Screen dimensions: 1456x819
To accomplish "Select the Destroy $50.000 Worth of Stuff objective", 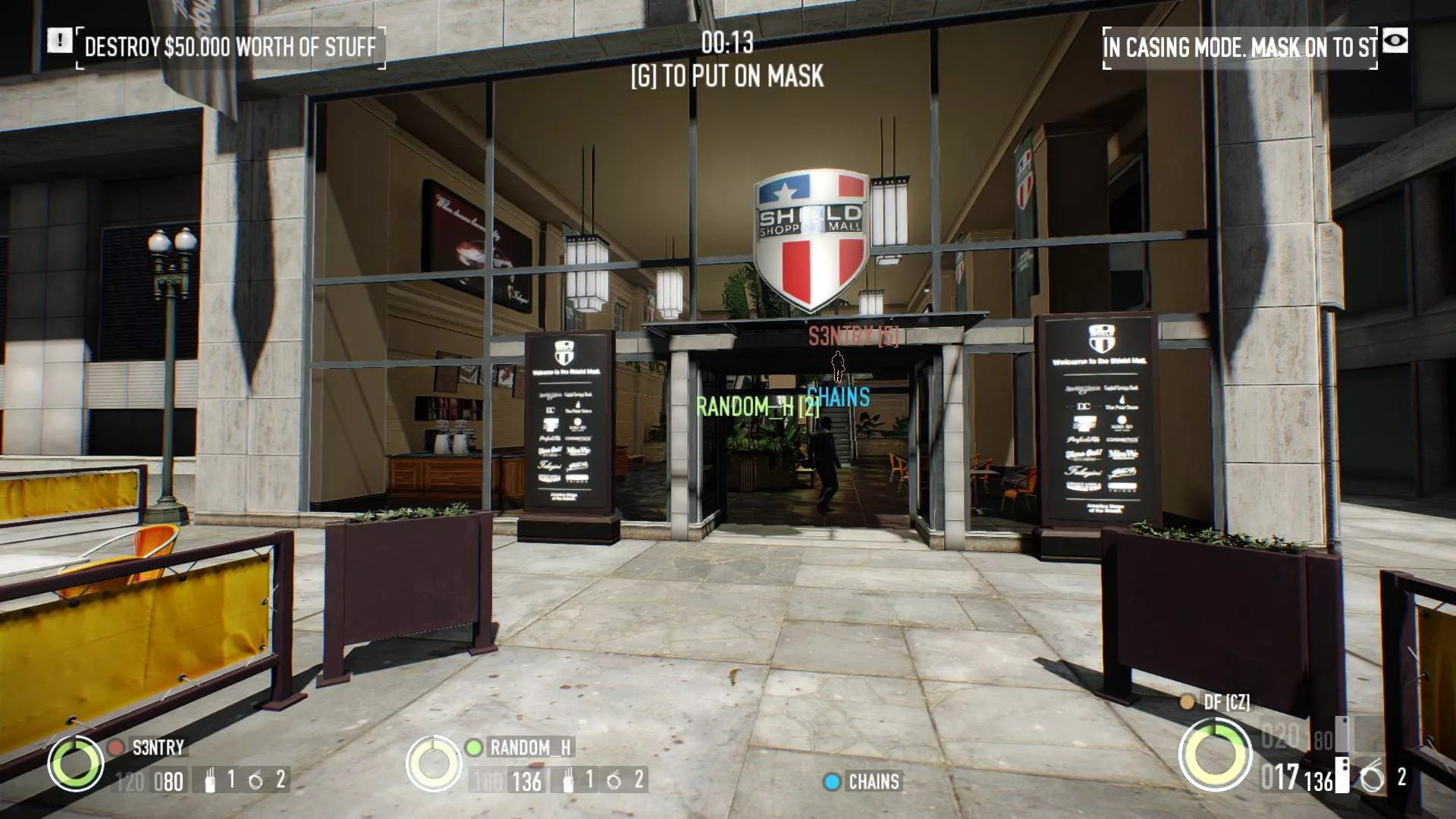I will pyautogui.click(x=231, y=47).
